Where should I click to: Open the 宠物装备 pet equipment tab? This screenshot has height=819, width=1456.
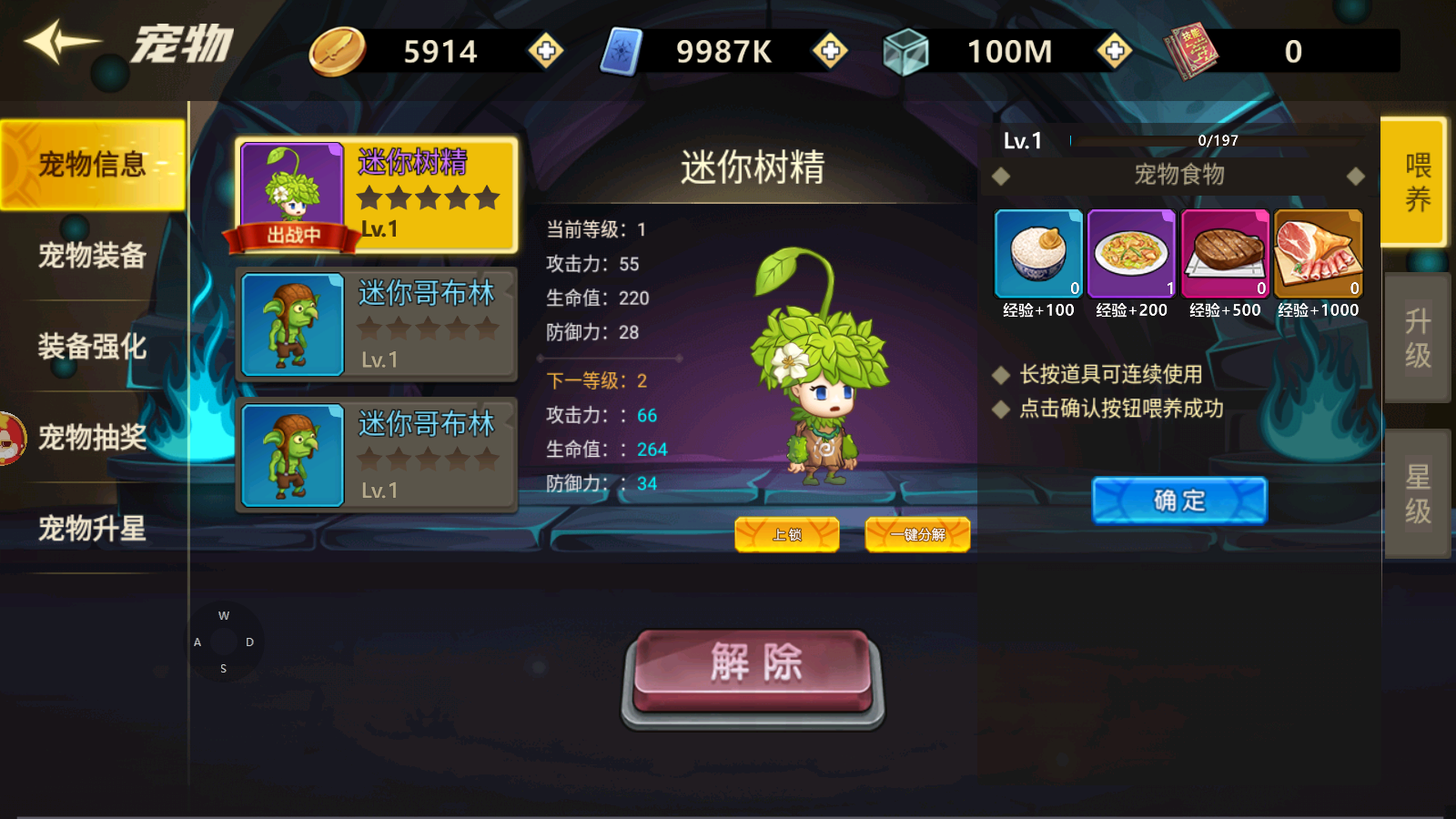[x=91, y=257]
